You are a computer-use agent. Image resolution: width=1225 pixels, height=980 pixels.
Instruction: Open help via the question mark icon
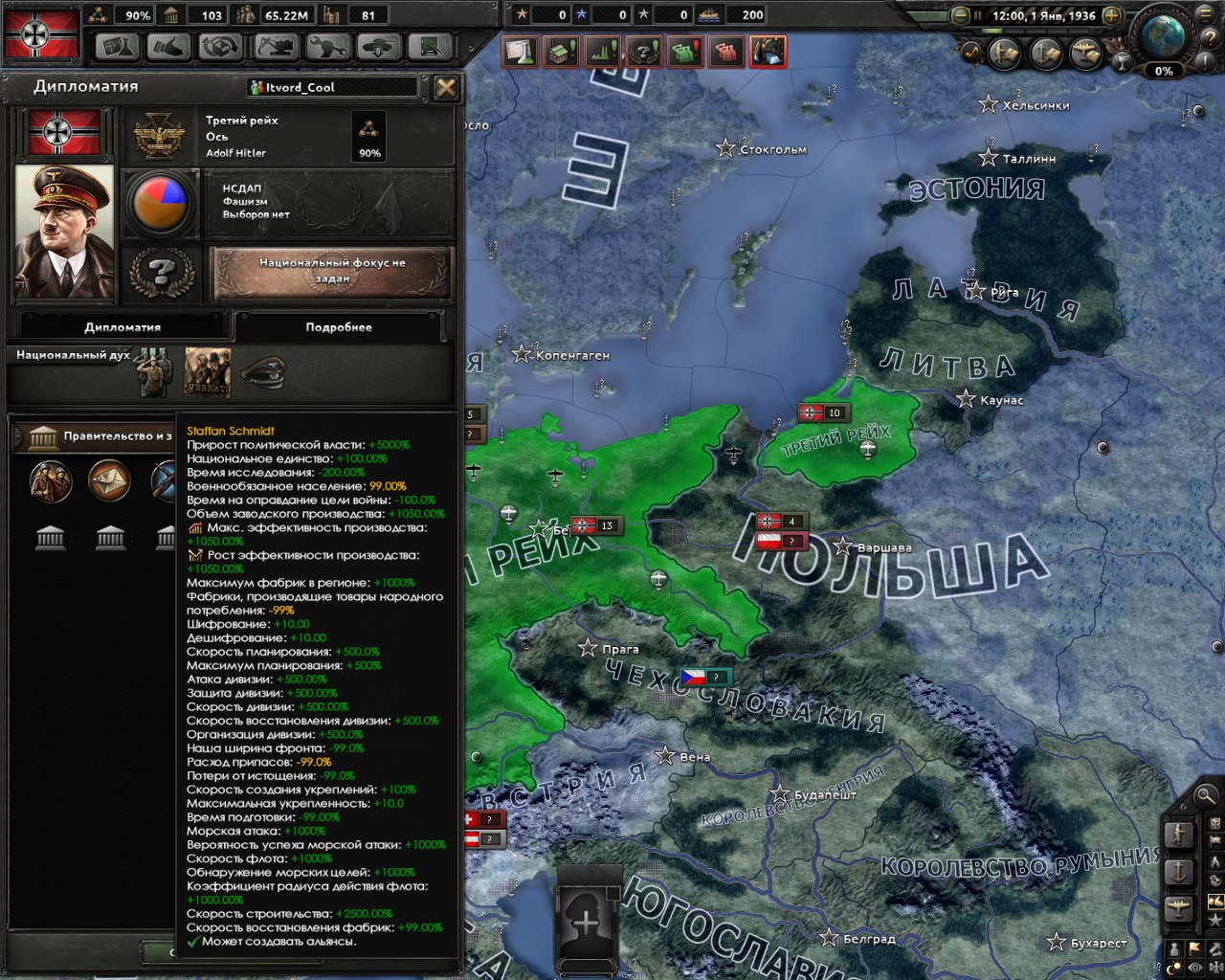click(x=1210, y=36)
